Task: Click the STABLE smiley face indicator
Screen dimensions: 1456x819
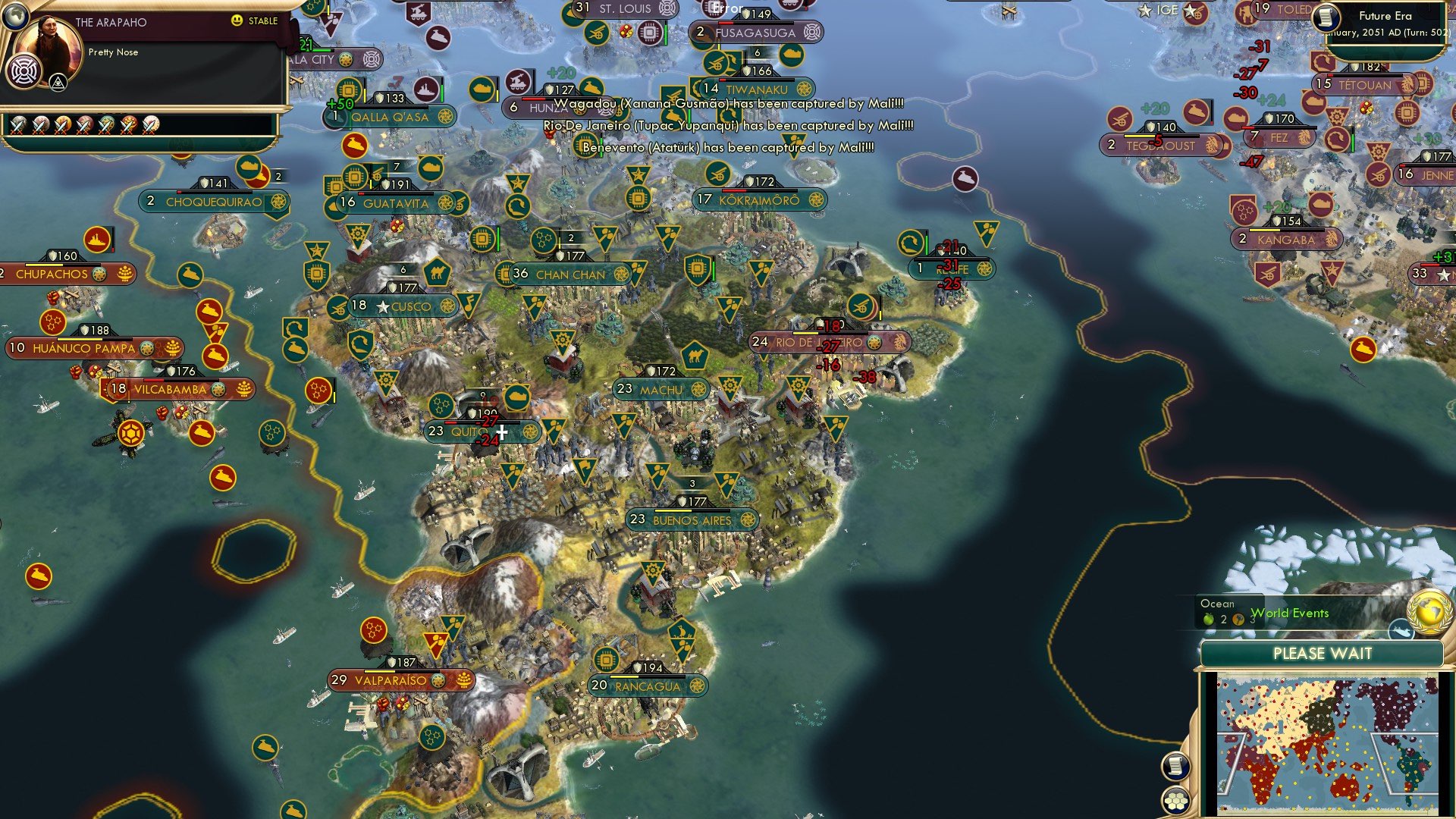Action: [238, 21]
